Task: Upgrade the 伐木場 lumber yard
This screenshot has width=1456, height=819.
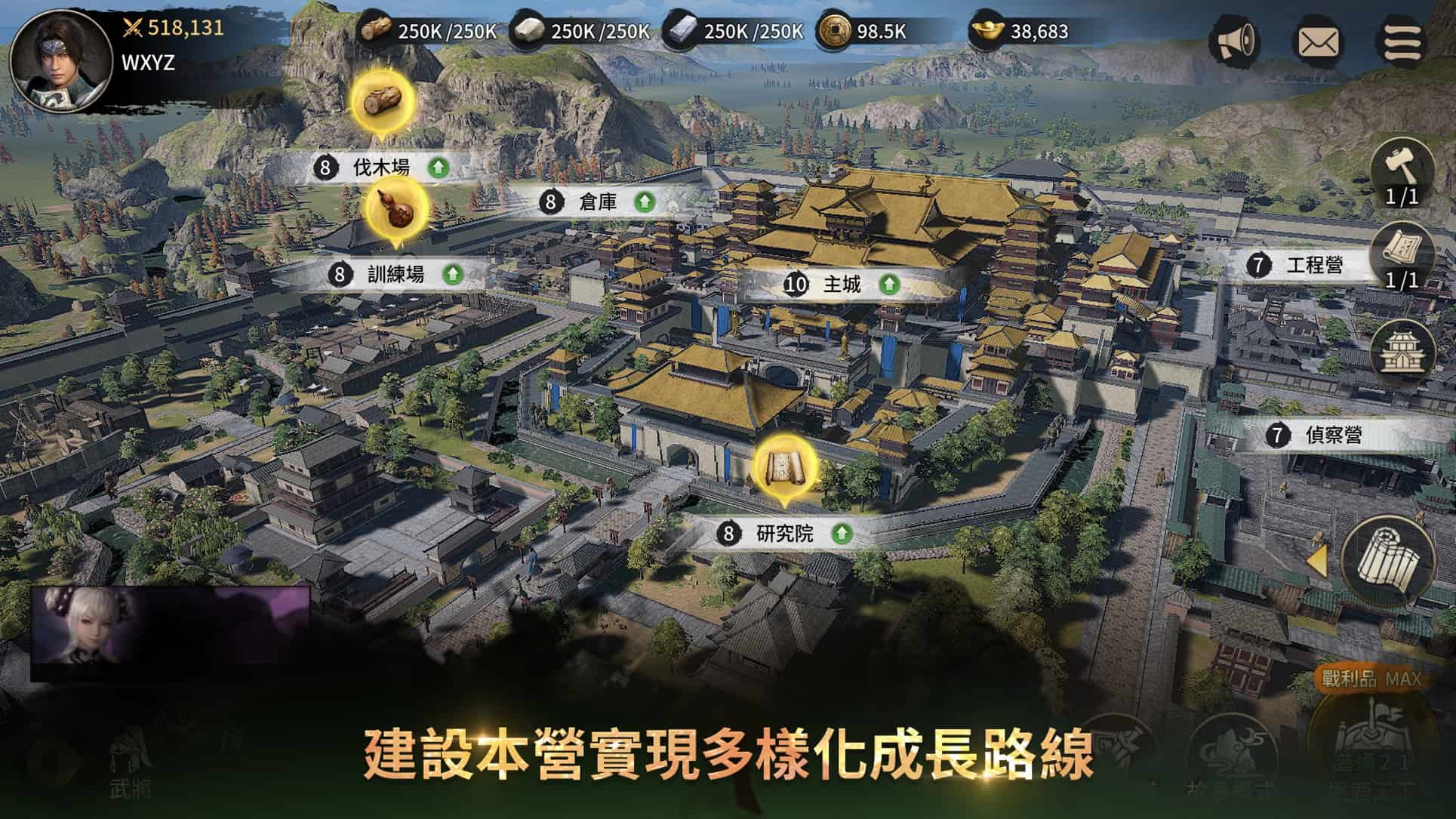Action: [438, 168]
